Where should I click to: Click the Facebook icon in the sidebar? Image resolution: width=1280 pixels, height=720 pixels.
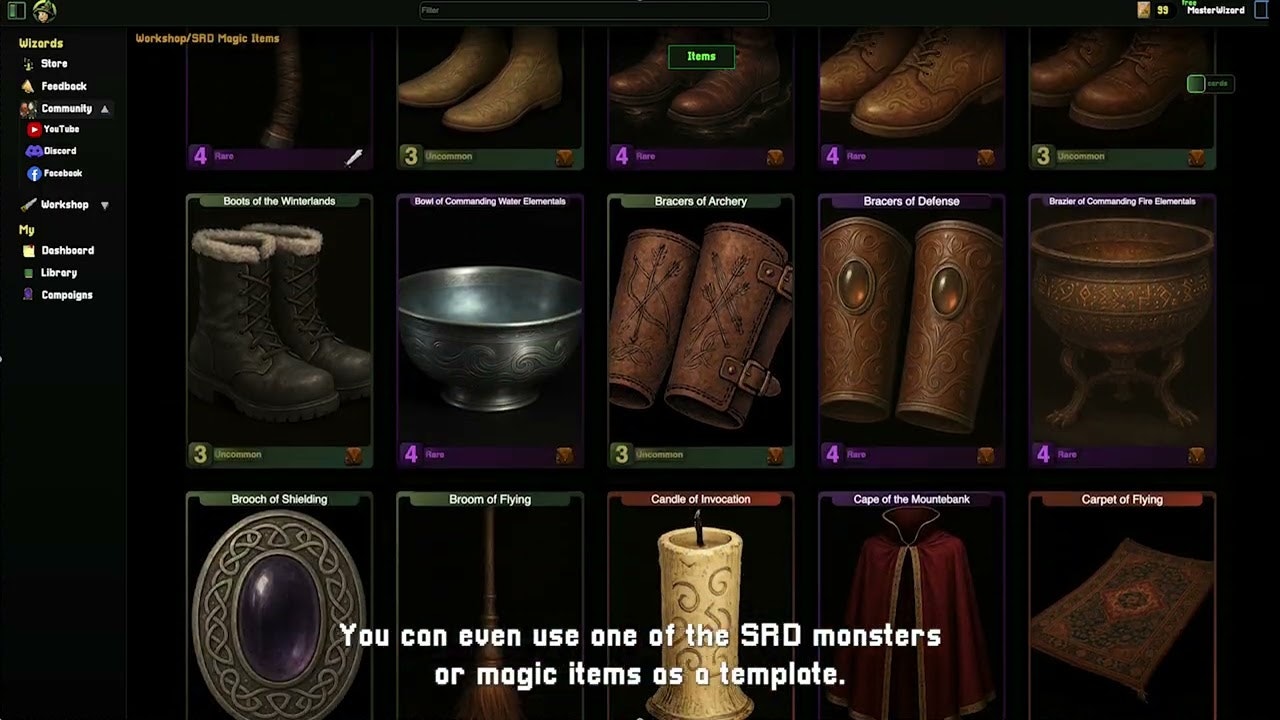pyautogui.click(x=34, y=173)
